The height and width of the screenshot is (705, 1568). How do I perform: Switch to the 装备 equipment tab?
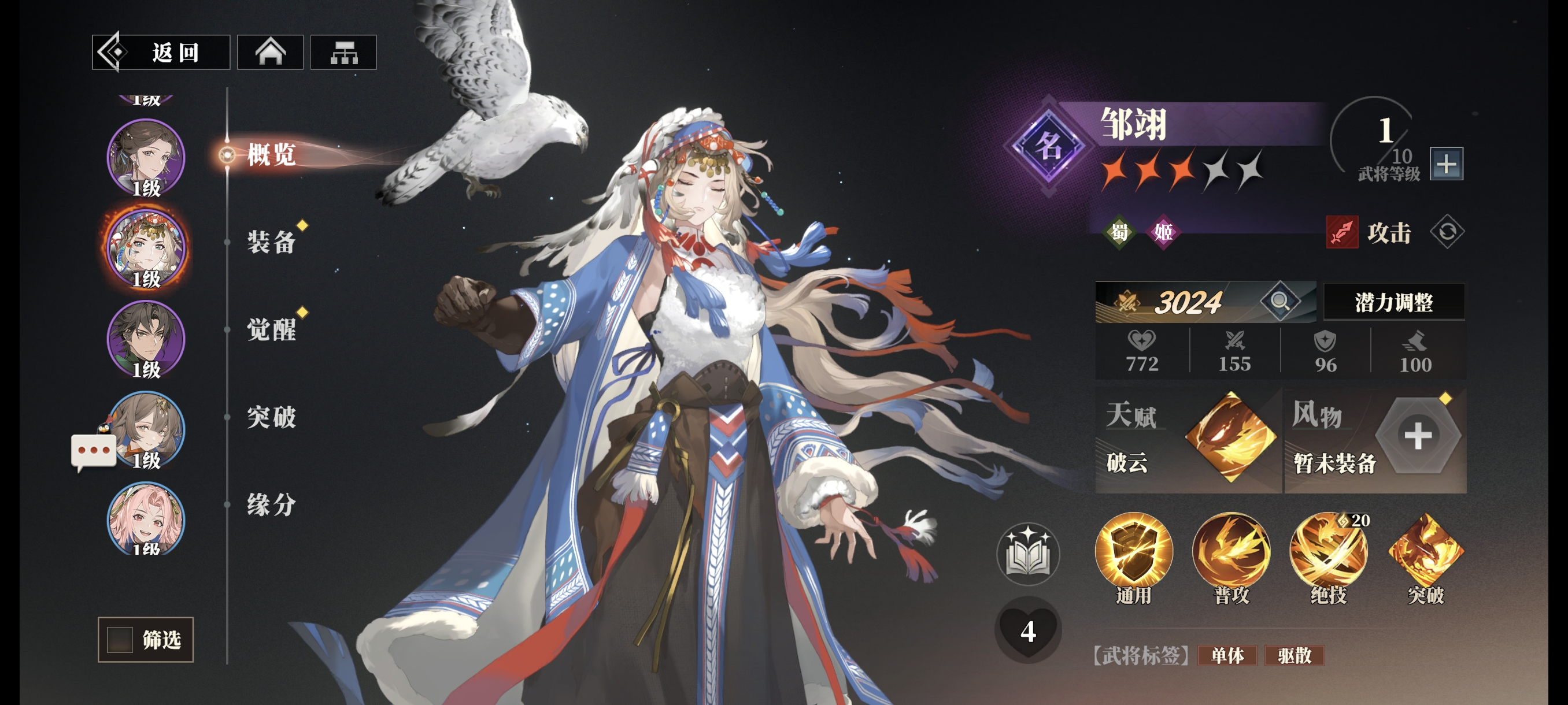pos(272,242)
